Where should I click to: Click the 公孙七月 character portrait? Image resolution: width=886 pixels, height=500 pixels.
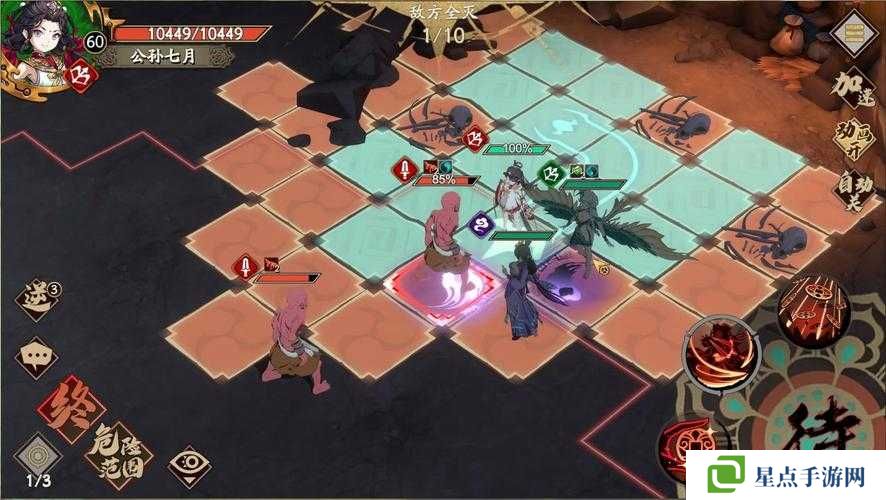[x=38, y=40]
